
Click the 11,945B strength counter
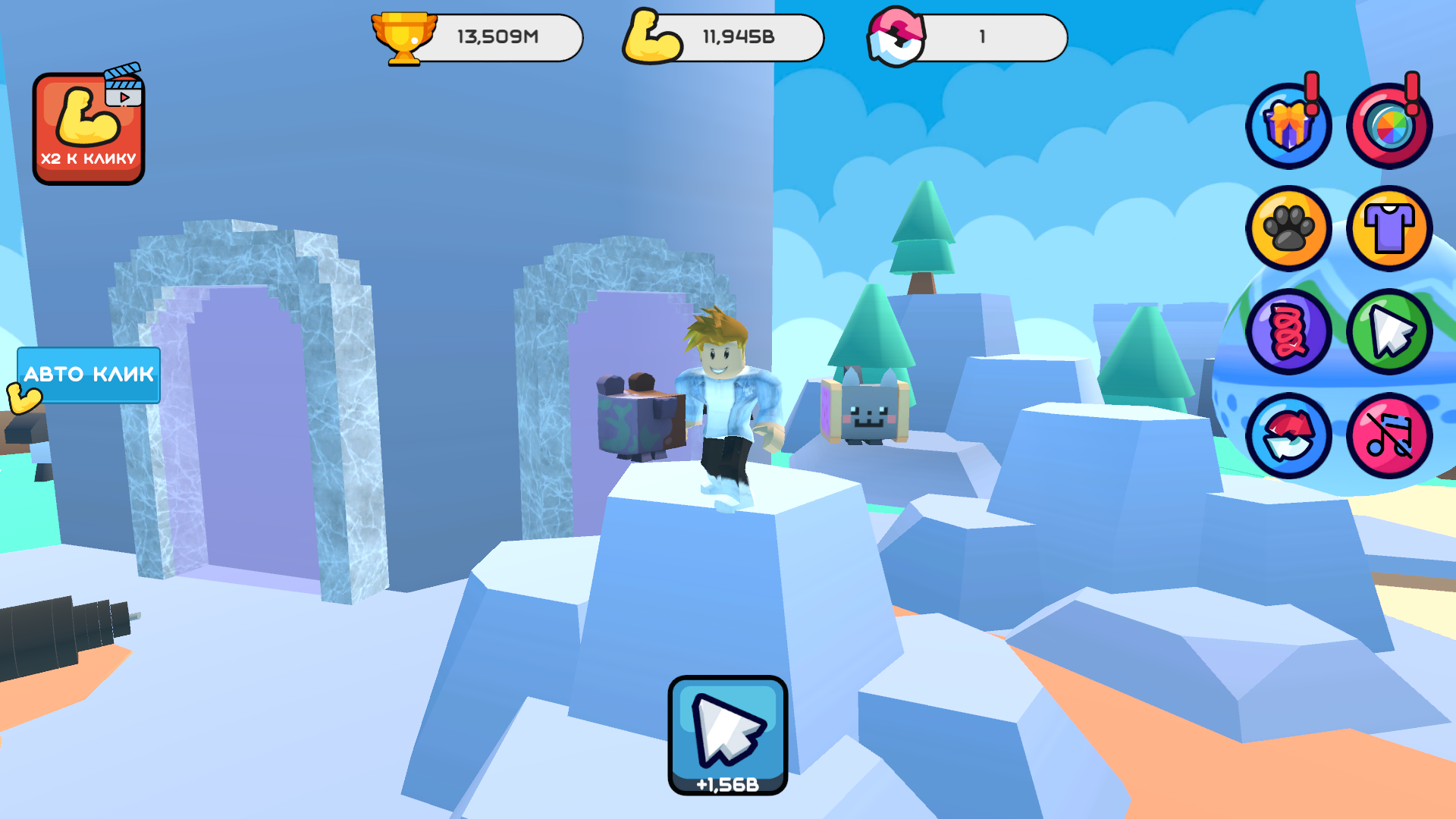(739, 36)
